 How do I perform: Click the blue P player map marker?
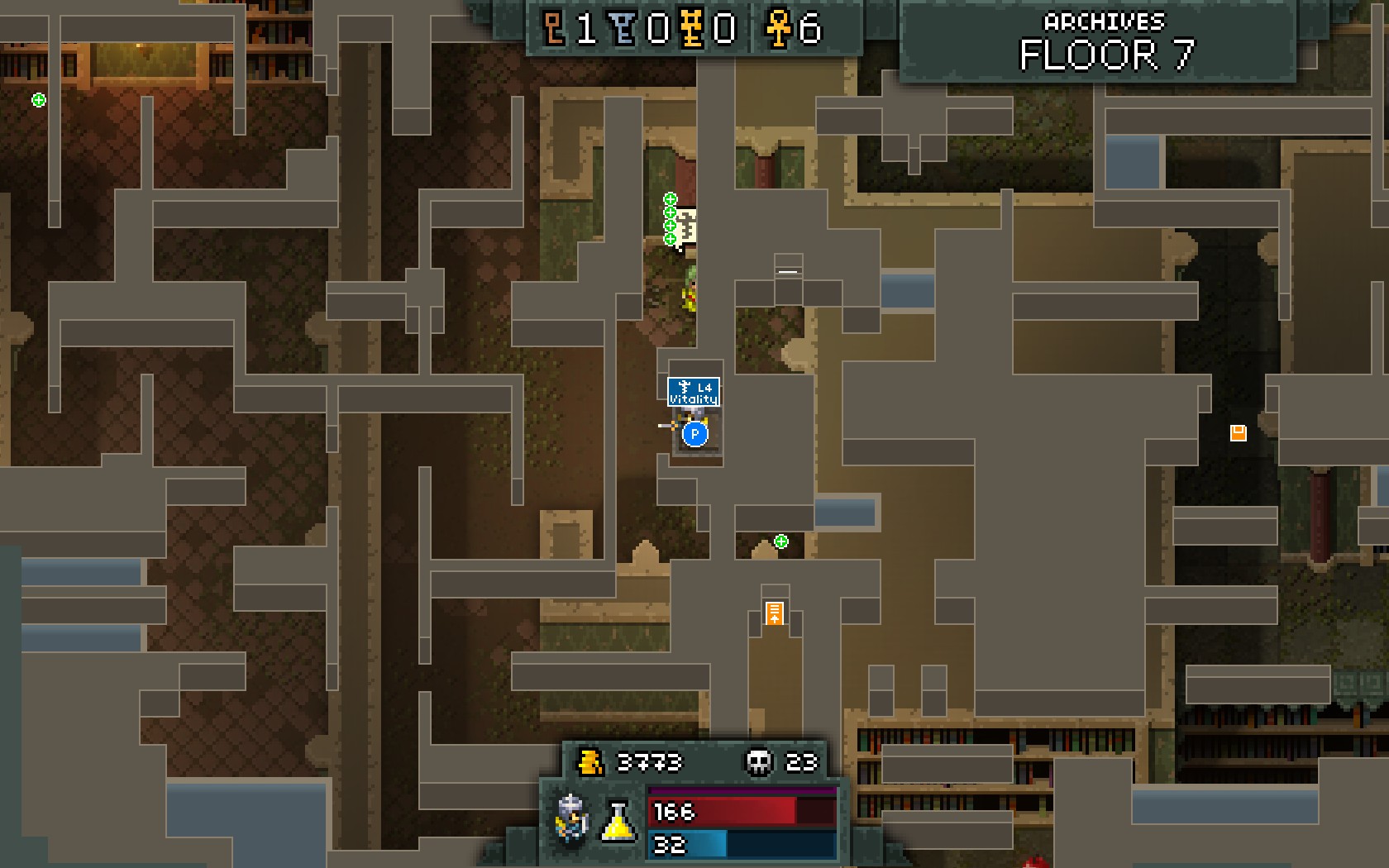[x=695, y=434]
